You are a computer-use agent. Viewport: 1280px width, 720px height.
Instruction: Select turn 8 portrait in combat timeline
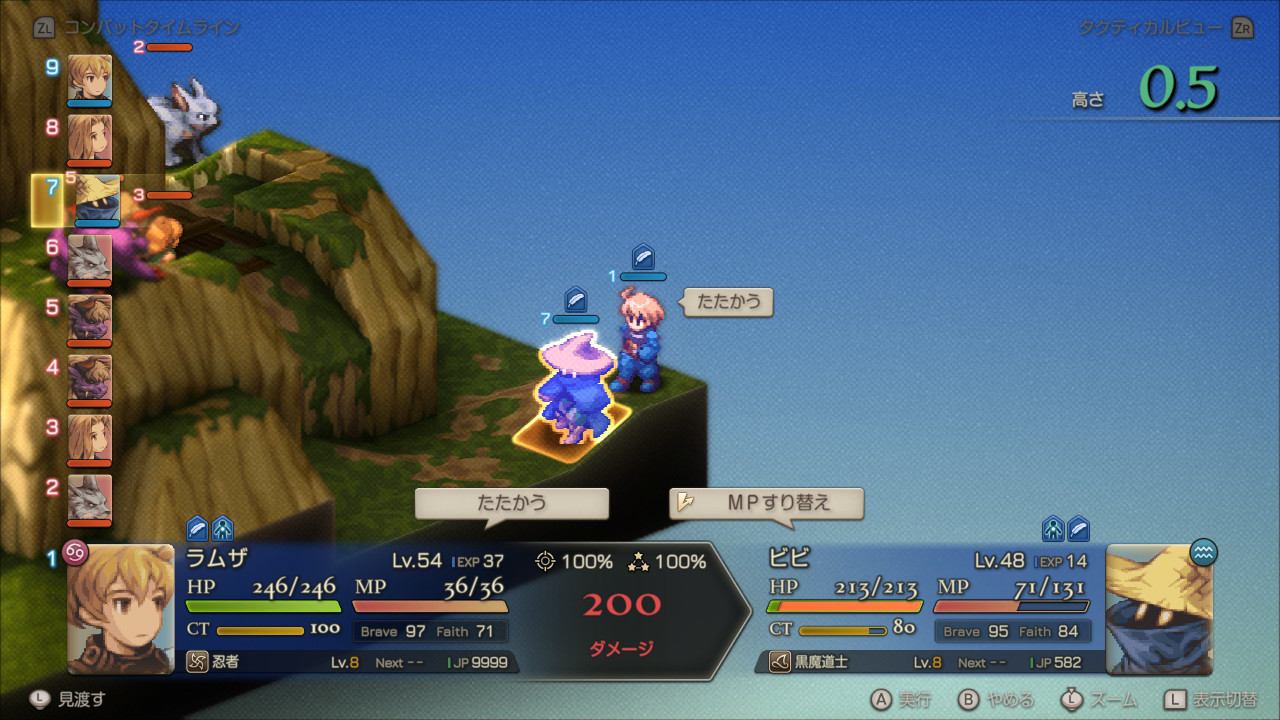point(90,138)
